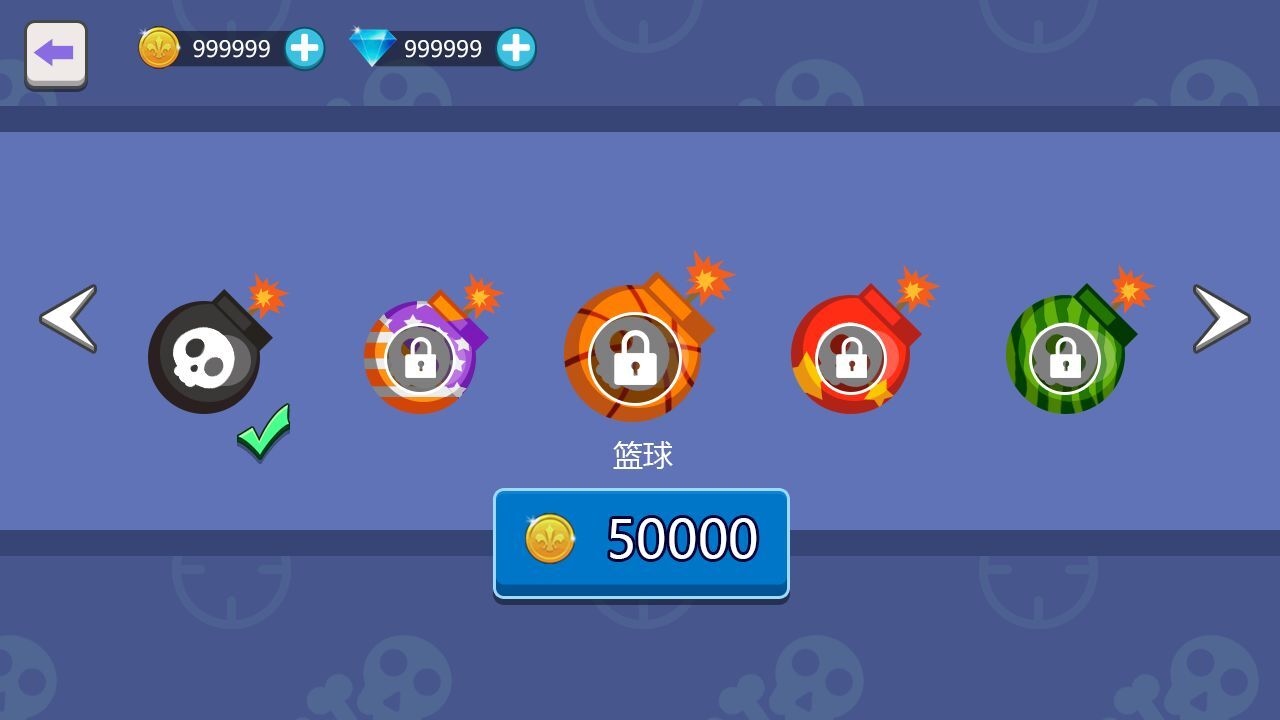Click the 999999 coin balance display
Viewport: 1280px width, 720px height.
(x=230, y=47)
